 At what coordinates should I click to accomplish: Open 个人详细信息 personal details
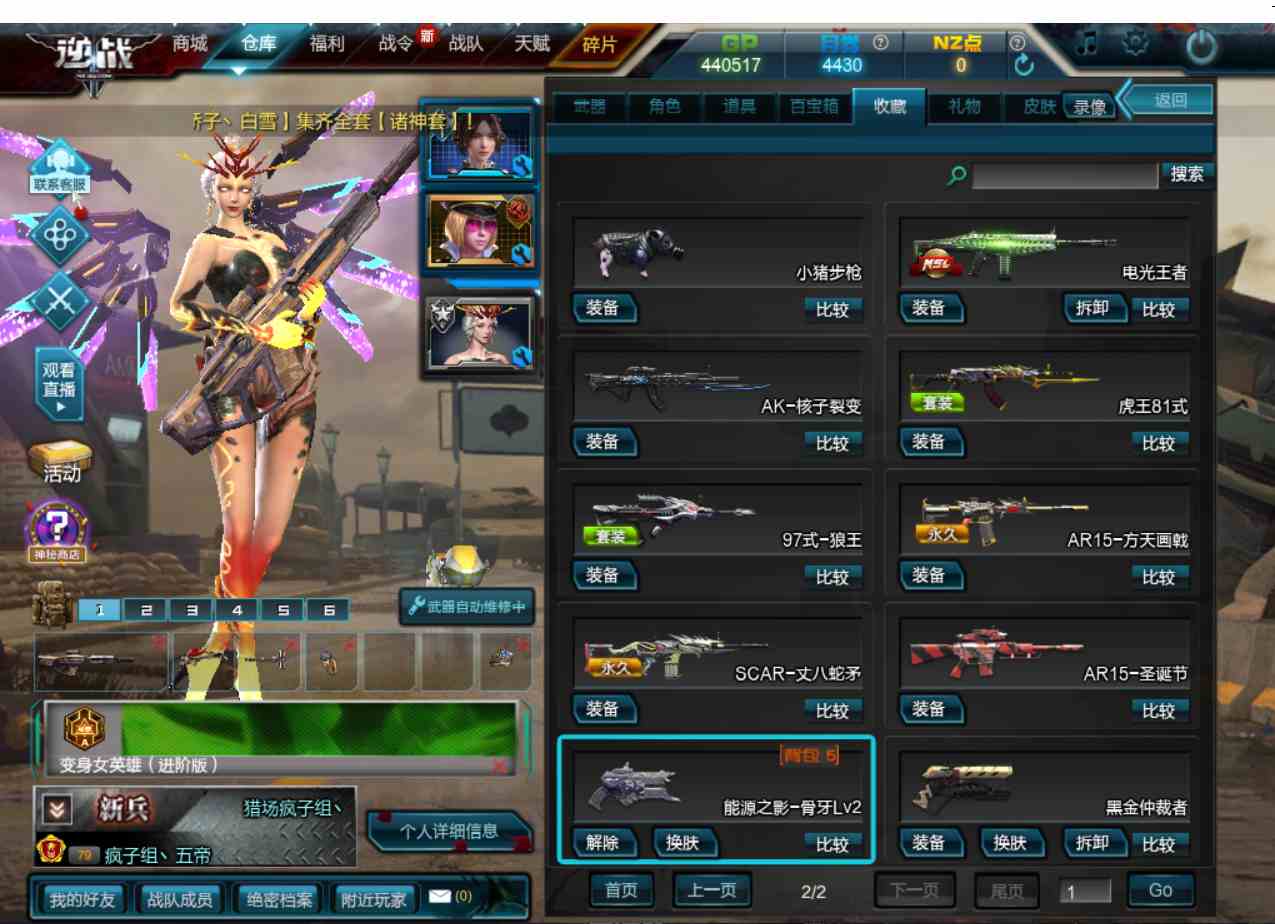tap(449, 831)
